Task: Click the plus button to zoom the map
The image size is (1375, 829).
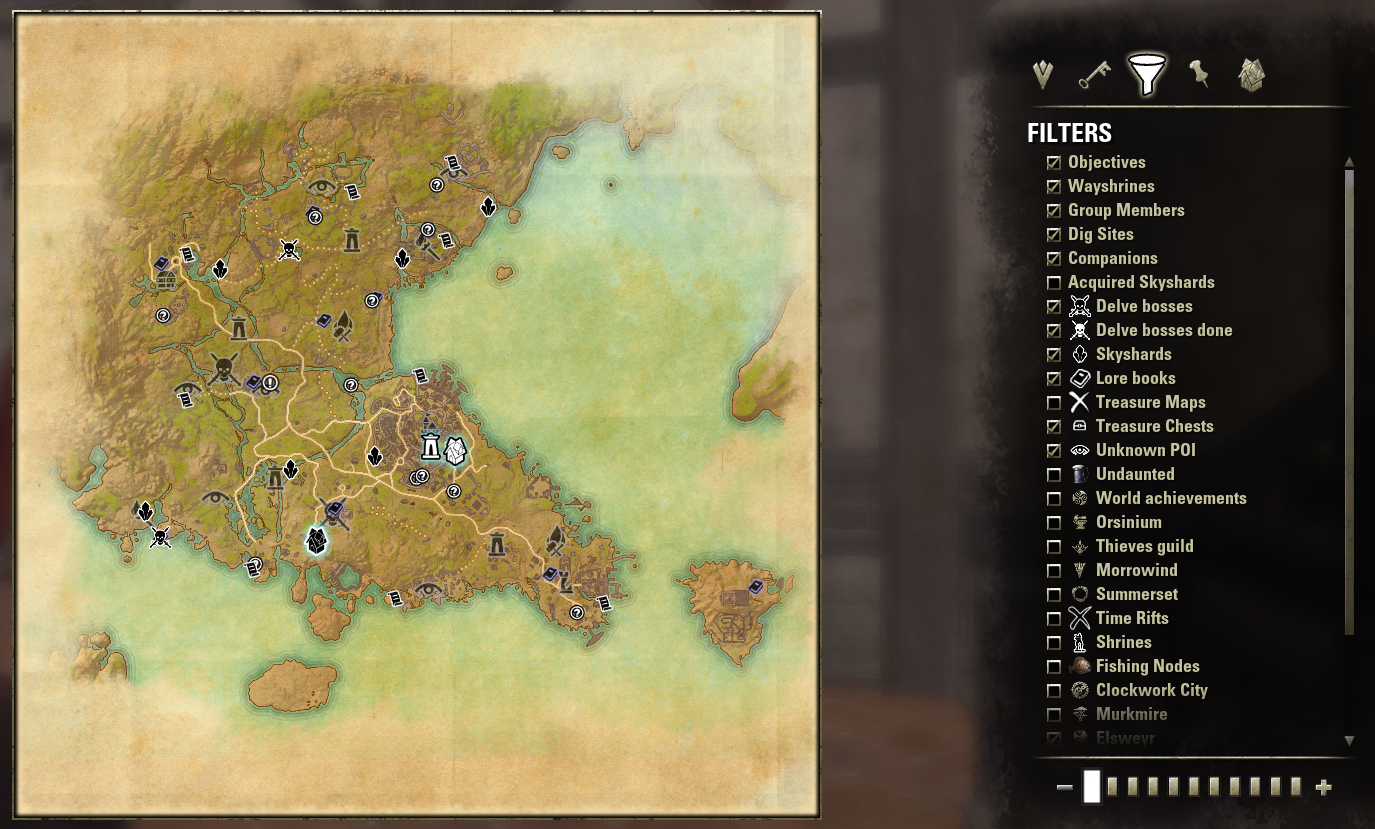Action: pyautogui.click(x=1322, y=787)
